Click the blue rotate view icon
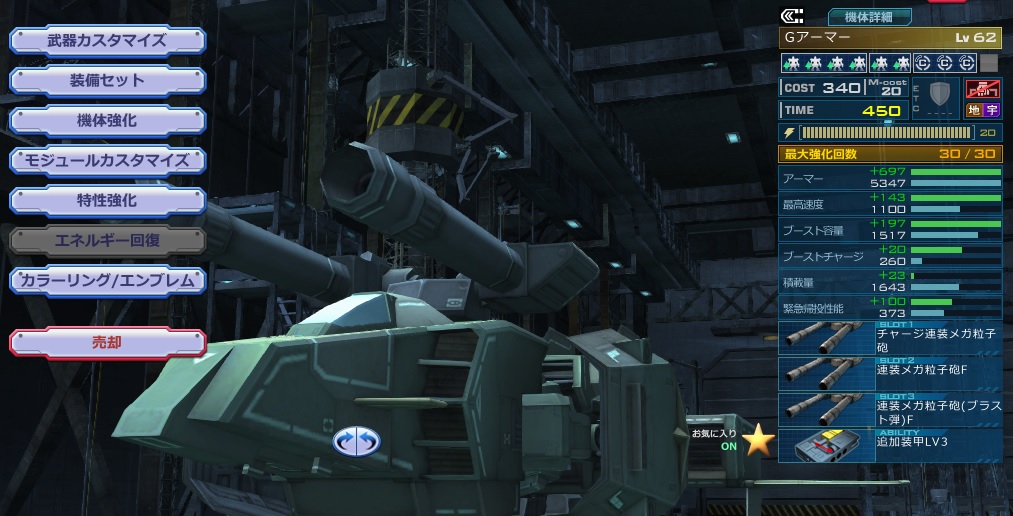 (356, 440)
